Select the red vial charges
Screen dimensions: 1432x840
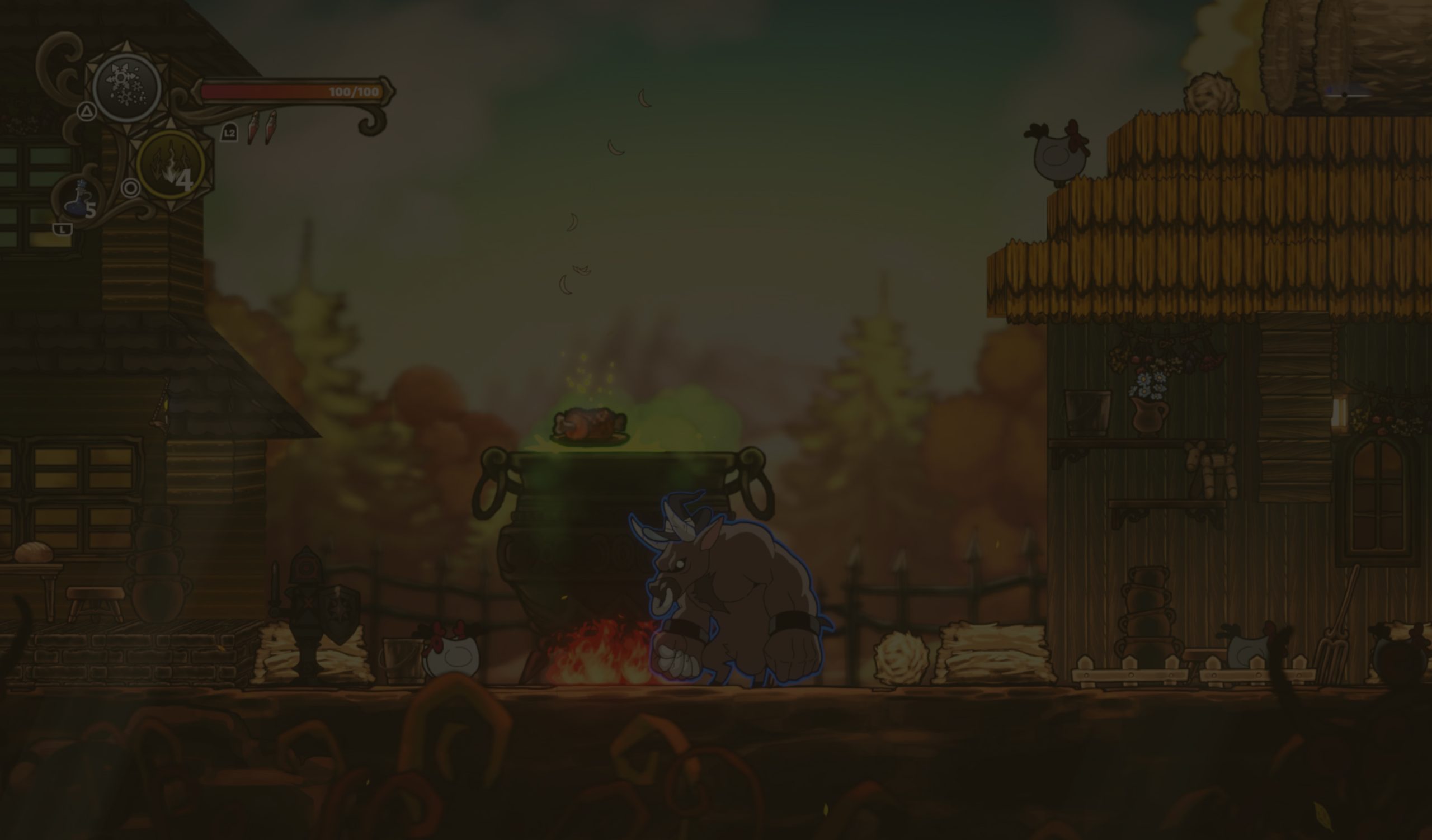(262, 128)
